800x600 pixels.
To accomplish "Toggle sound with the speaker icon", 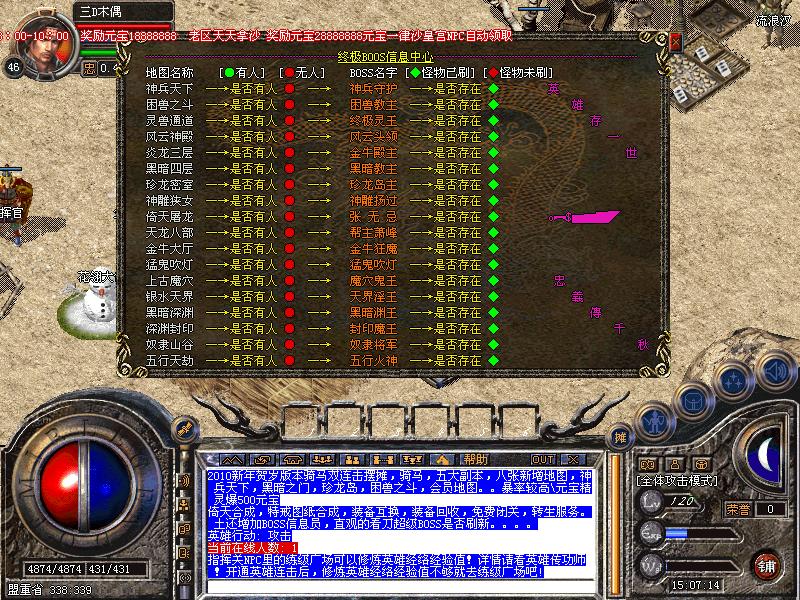I will click(774, 368).
